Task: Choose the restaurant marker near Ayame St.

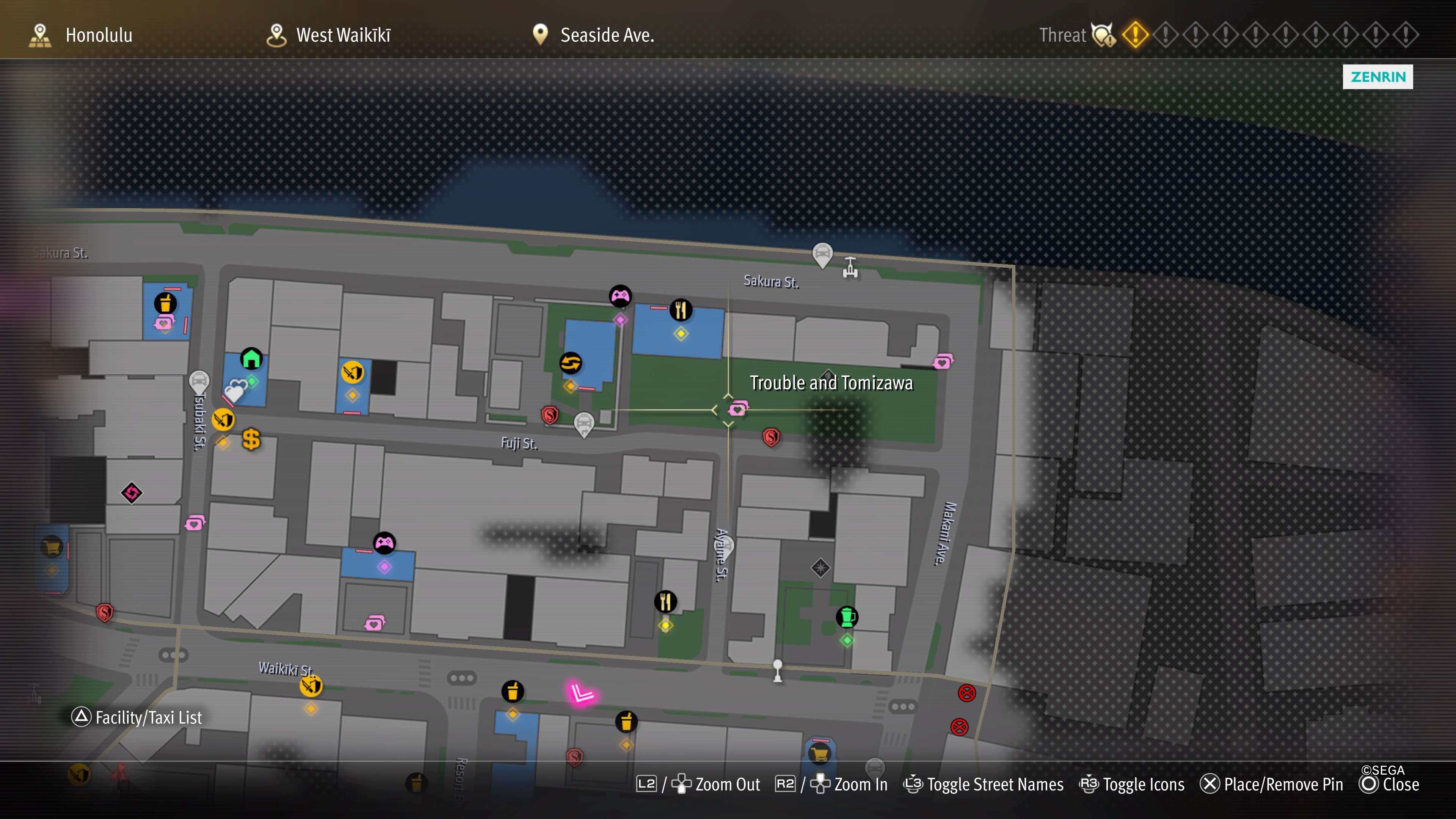Action: (x=665, y=601)
